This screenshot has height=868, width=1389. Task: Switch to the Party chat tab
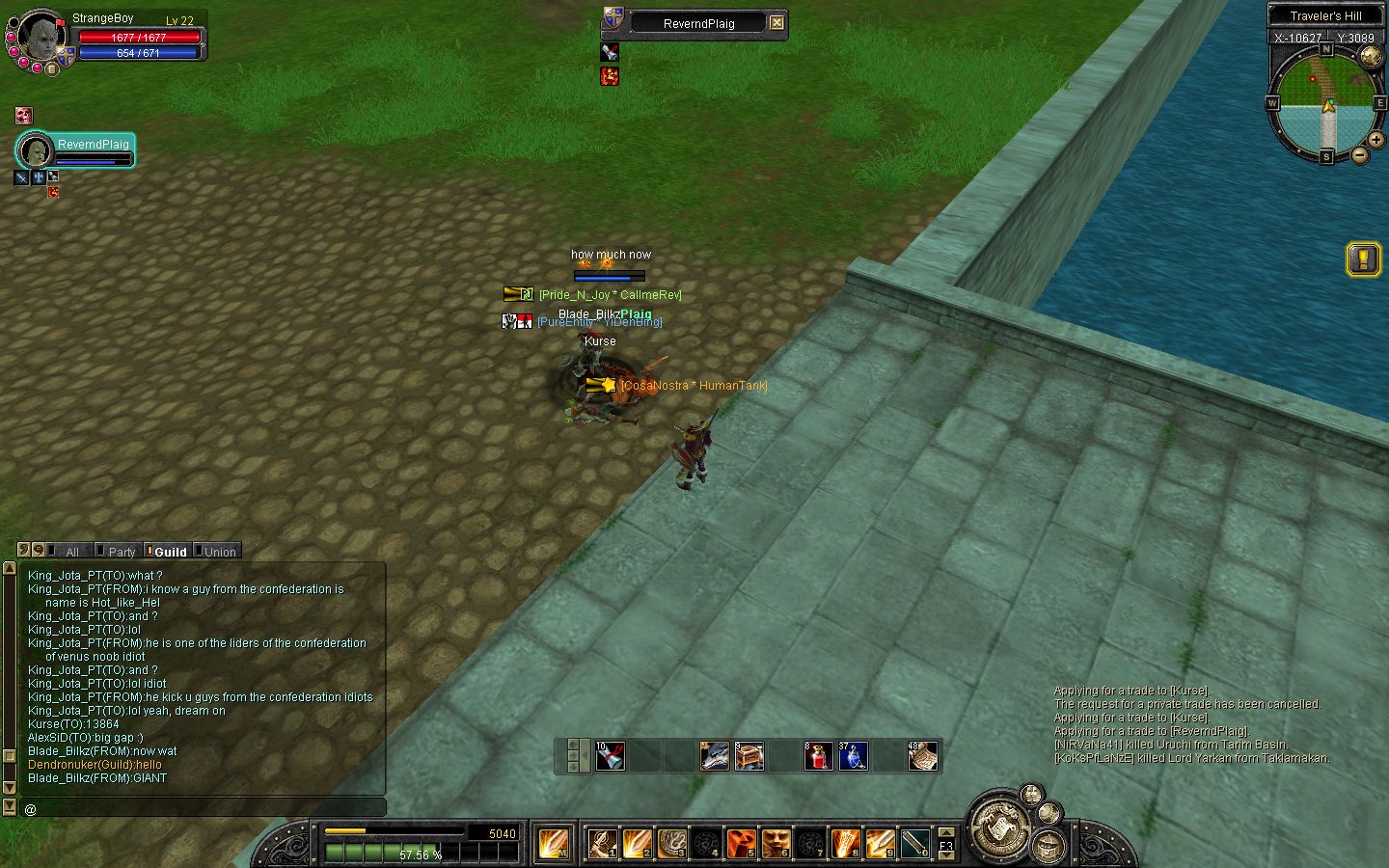pos(122,552)
